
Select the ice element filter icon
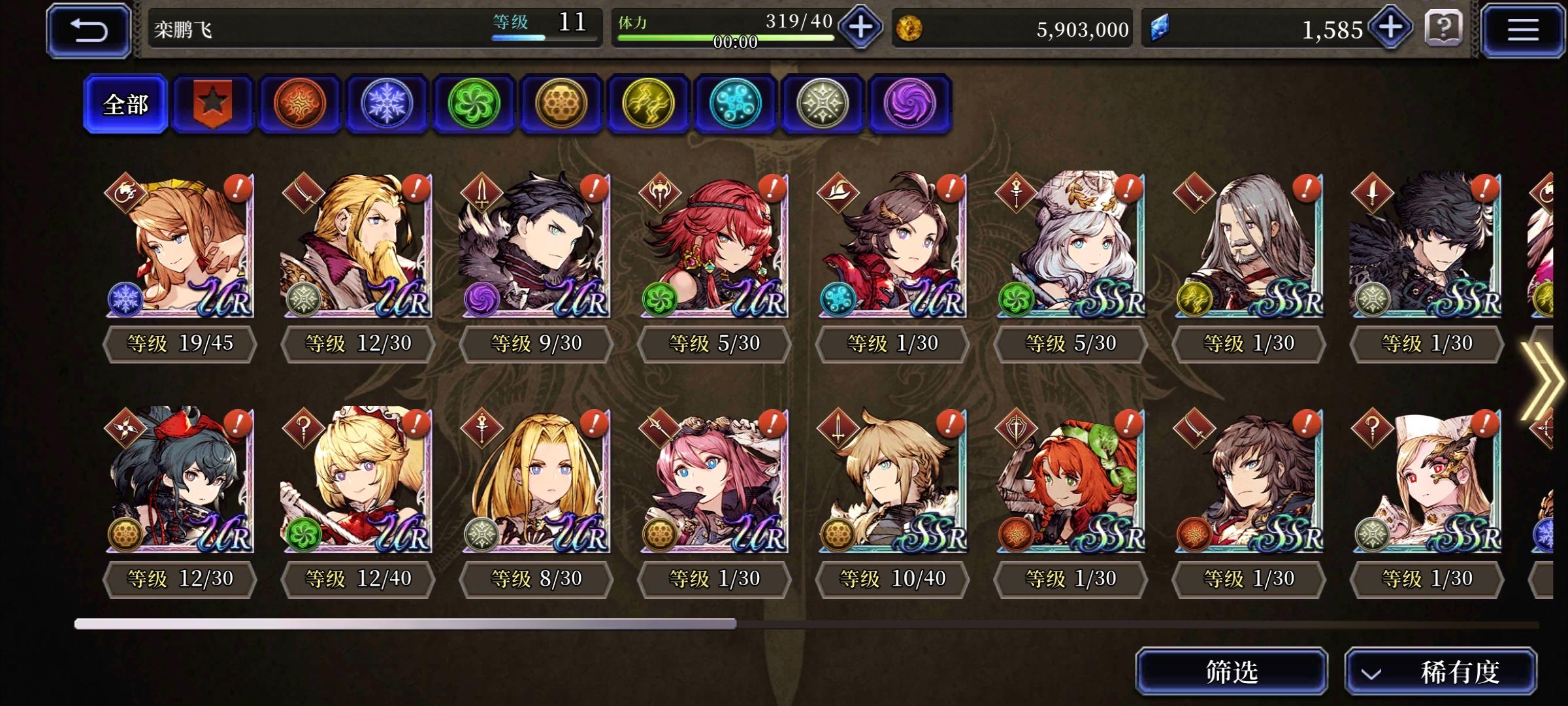click(387, 103)
